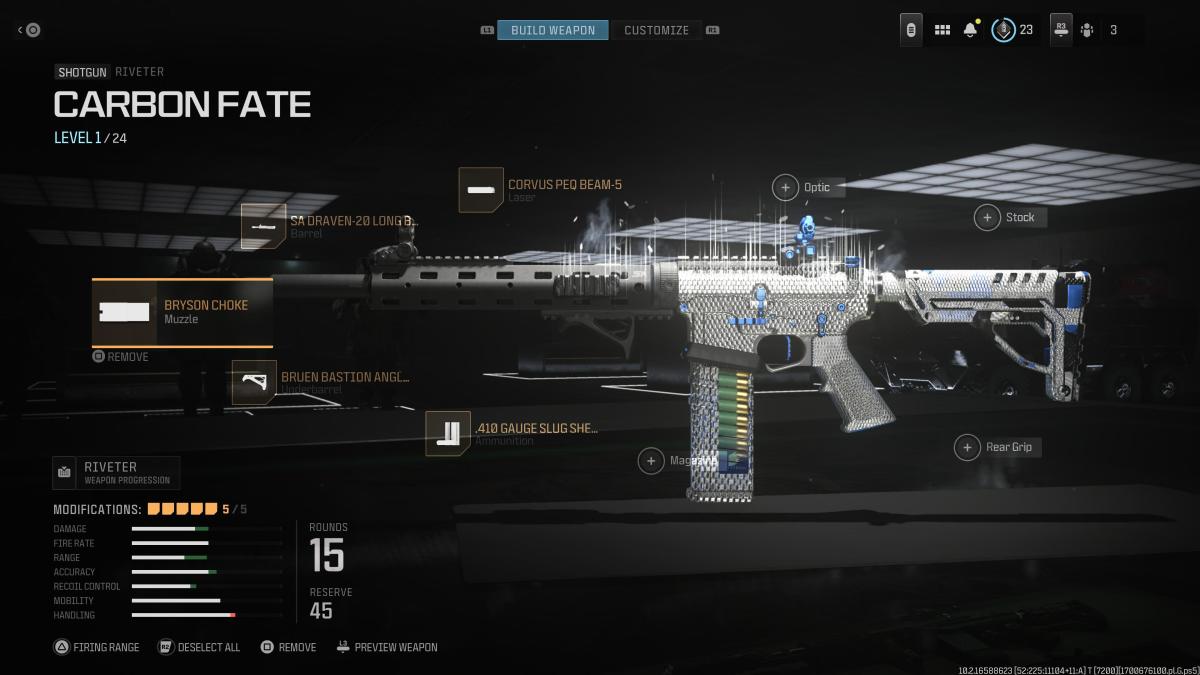Image resolution: width=1200 pixels, height=675 pixels.
Task: Select the Build Weapon tab
Action: click(552, 30)
